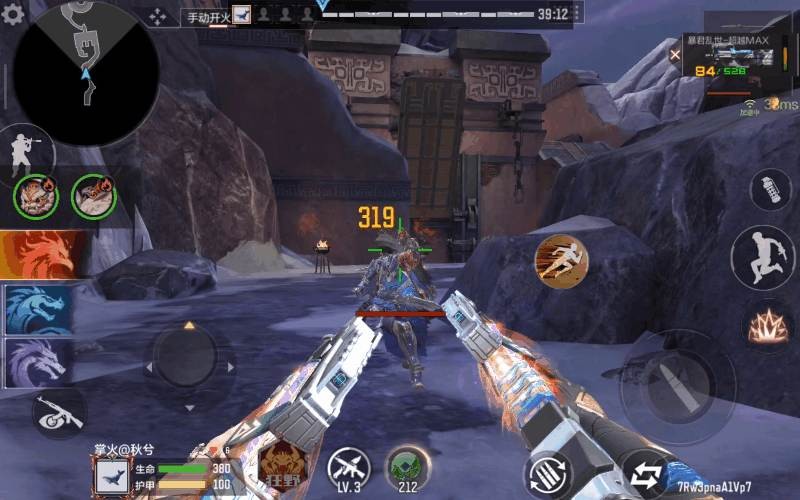Tap the four-arrow move layout icon

(x=159, y=16)
